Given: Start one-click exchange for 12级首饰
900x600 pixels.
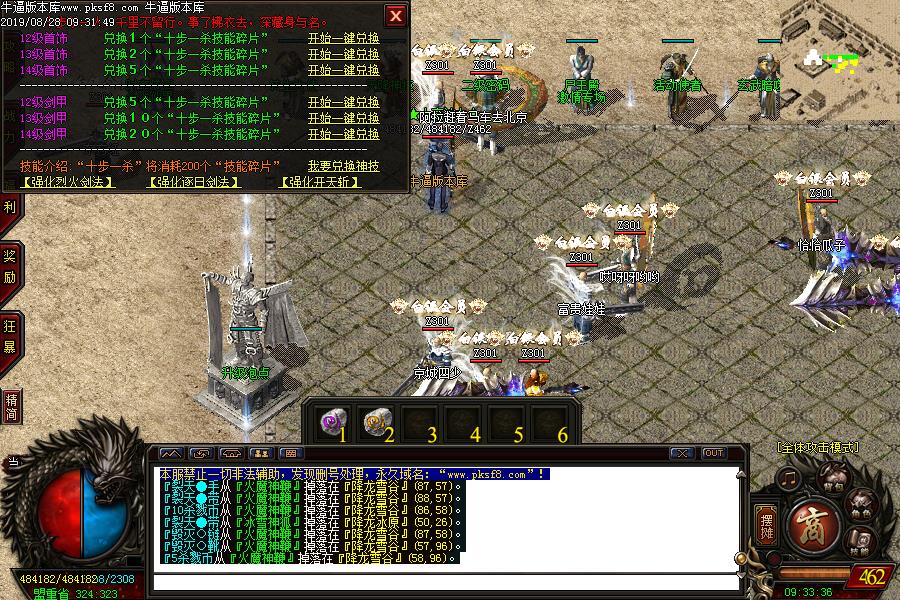Looking at the screenshot, I should pos(343,38).
